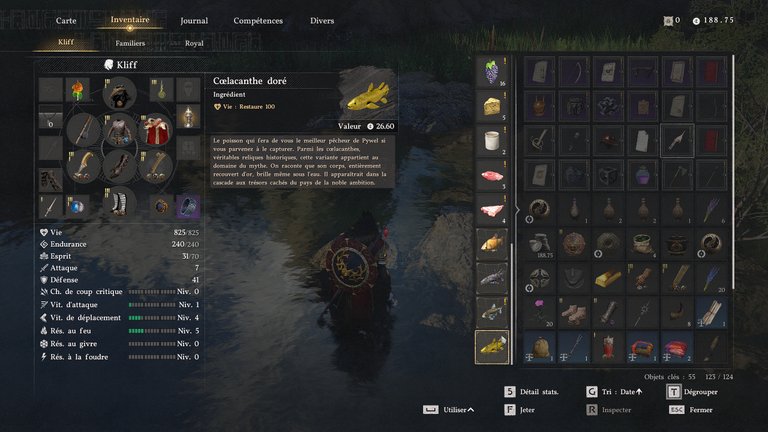
Task: Open the Carte tab
Action: pyautogui.click(x=66, y=20)
